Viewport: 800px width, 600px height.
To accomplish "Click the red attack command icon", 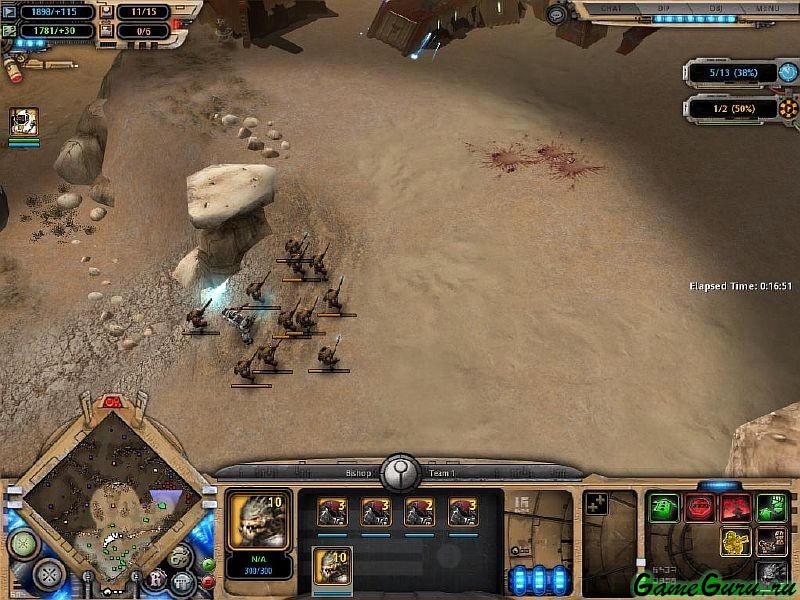I will (x=736, y=508).
